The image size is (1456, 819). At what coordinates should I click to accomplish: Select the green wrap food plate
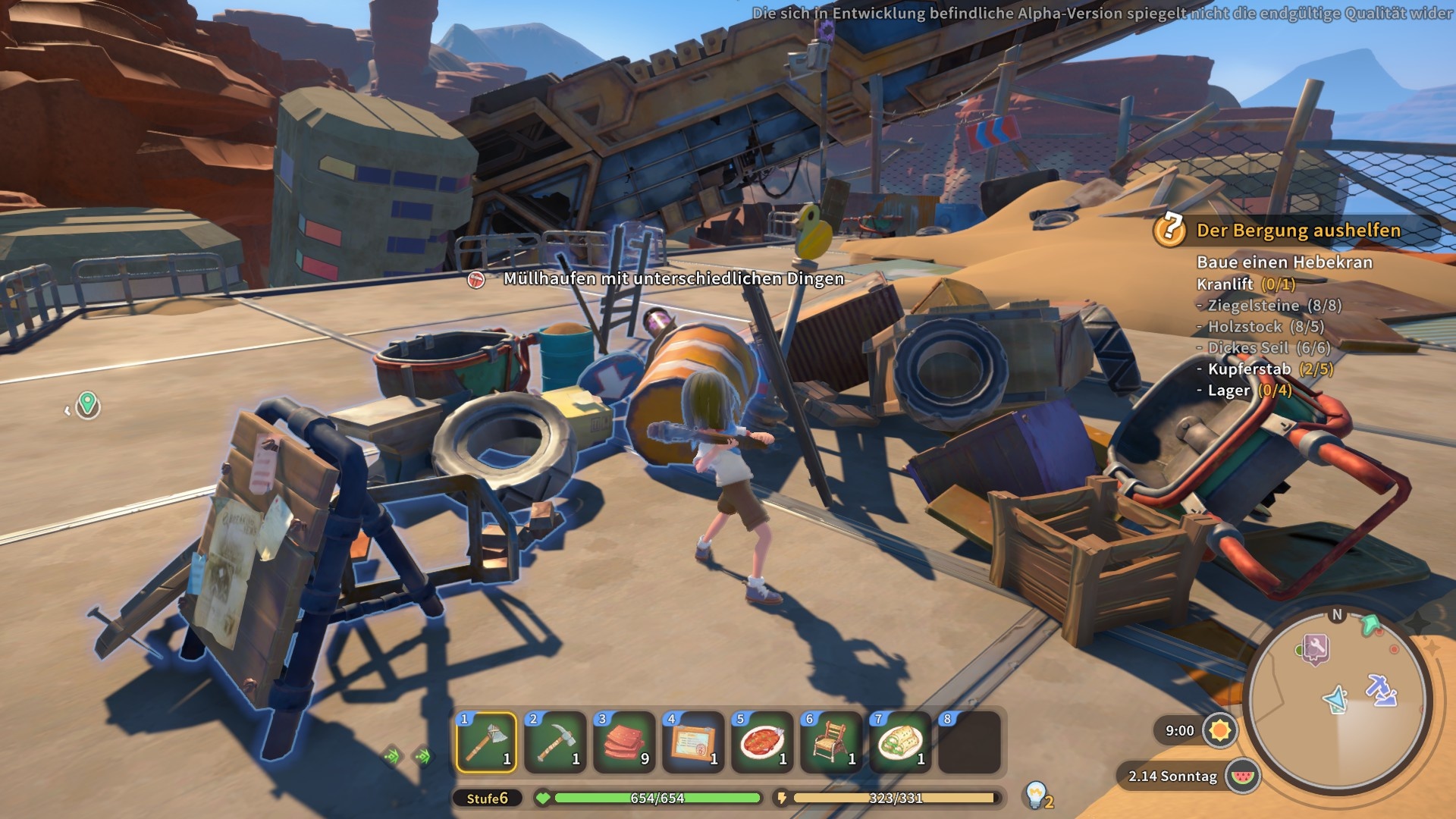tap(900, 742)
